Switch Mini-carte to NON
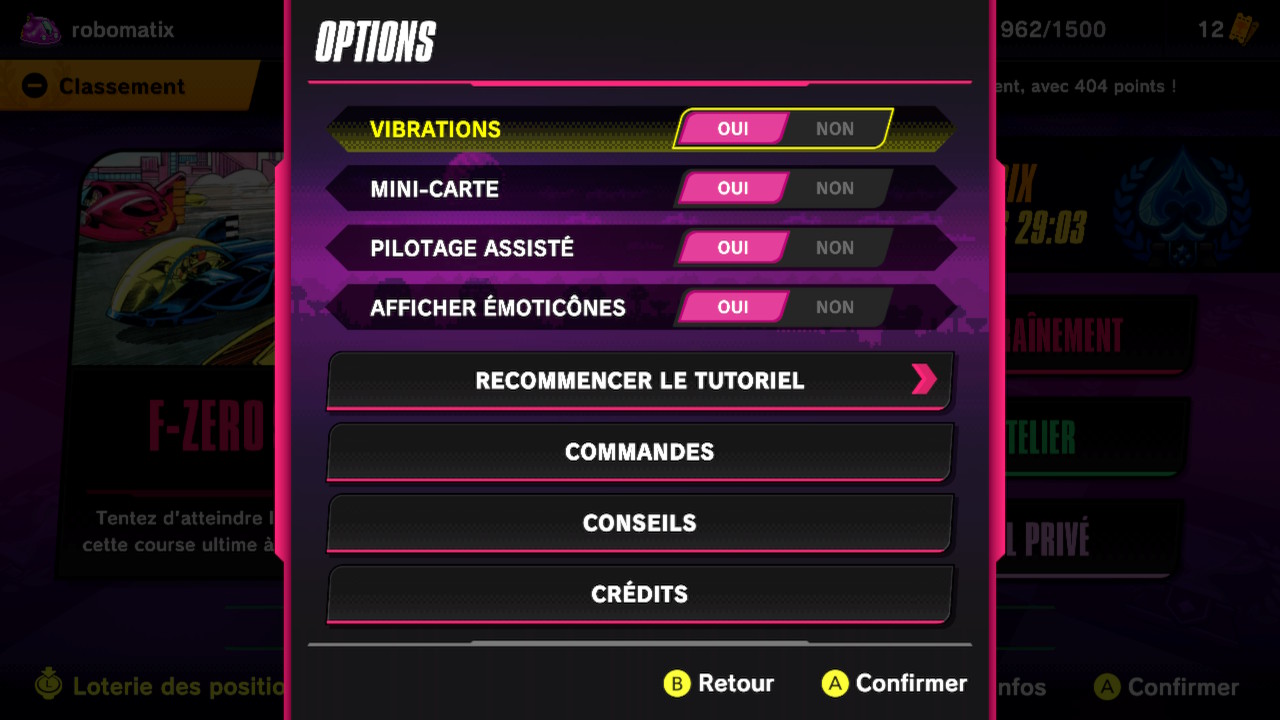 click(x=836, y=188)
